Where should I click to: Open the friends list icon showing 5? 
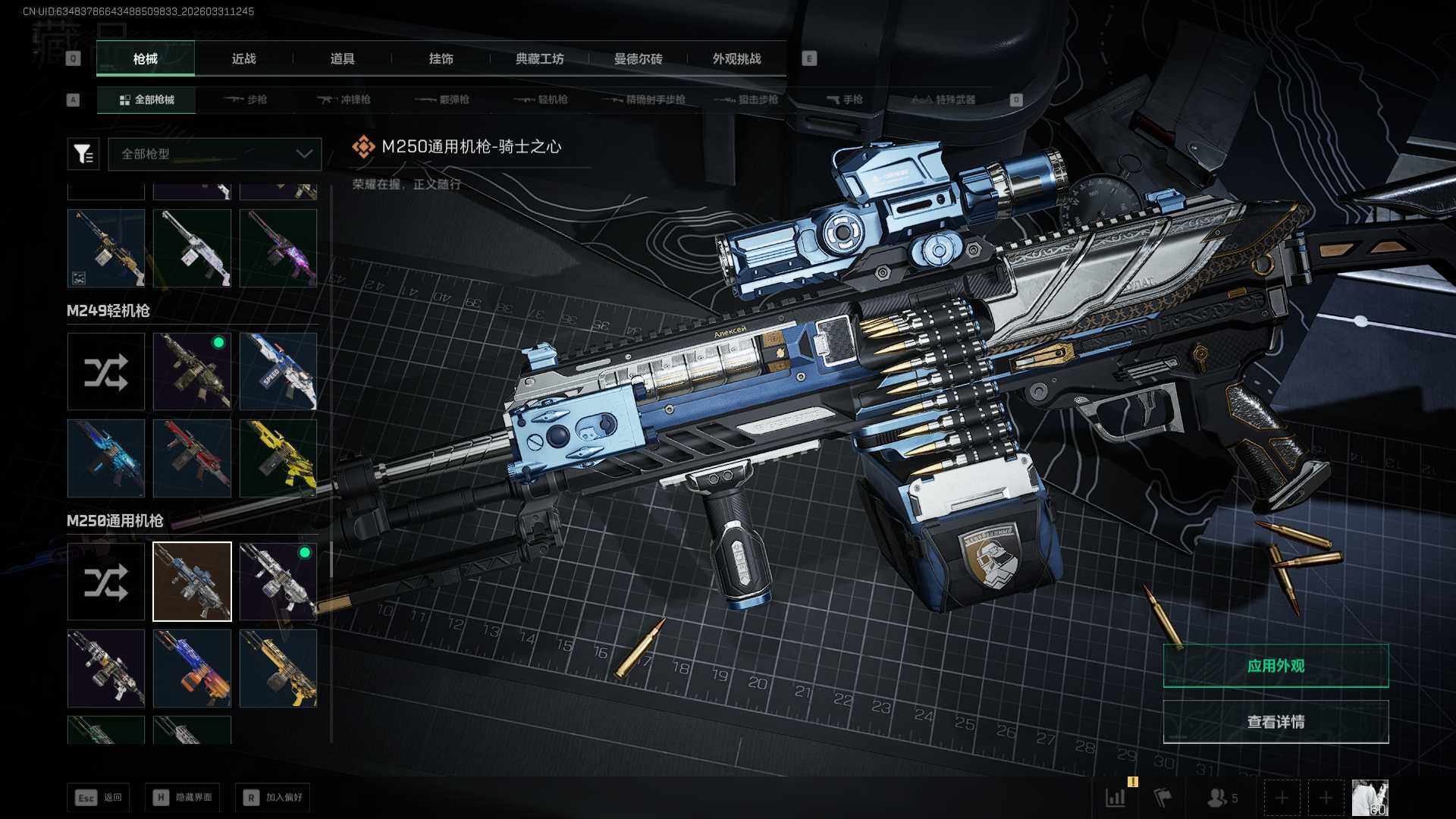point(1222,798)
